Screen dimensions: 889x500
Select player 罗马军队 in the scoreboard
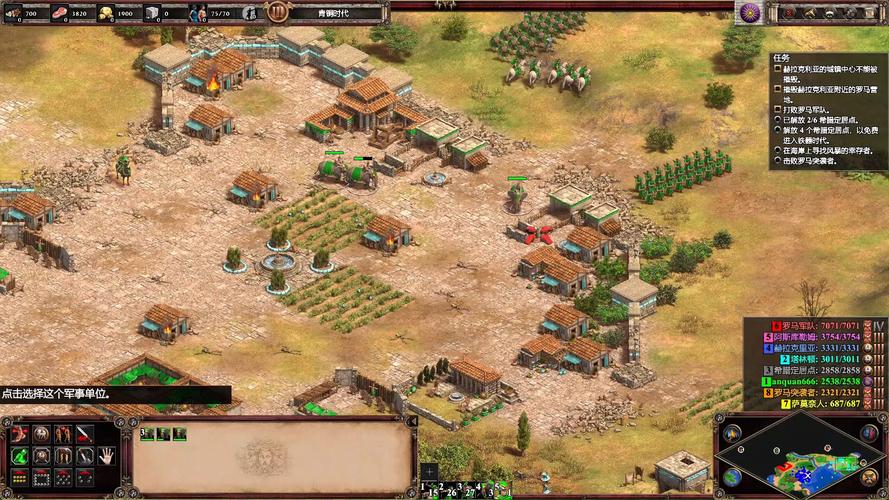click(x=817, y=326)
